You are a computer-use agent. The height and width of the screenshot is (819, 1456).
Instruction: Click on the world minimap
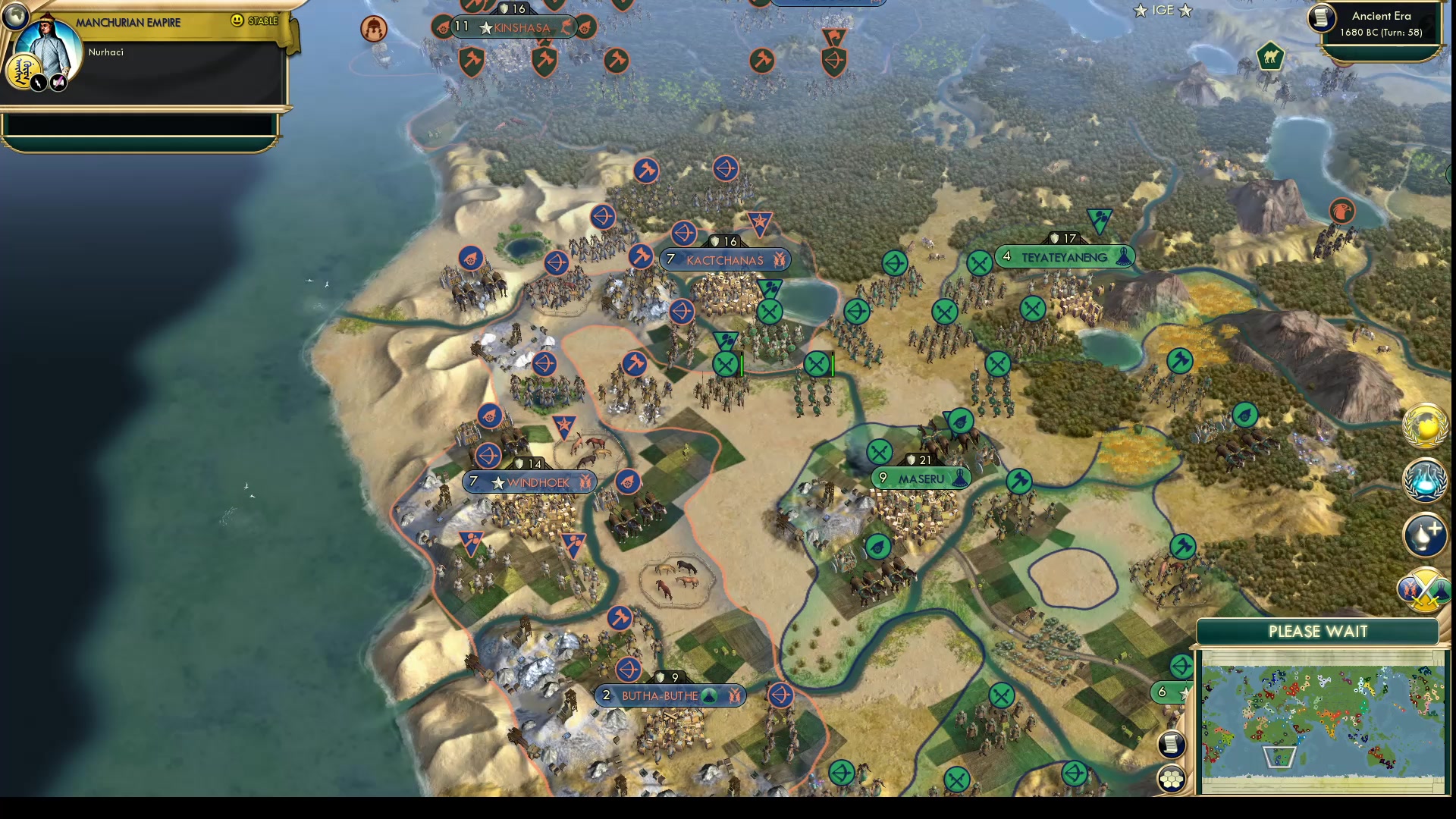click(x=1322, y=720)
